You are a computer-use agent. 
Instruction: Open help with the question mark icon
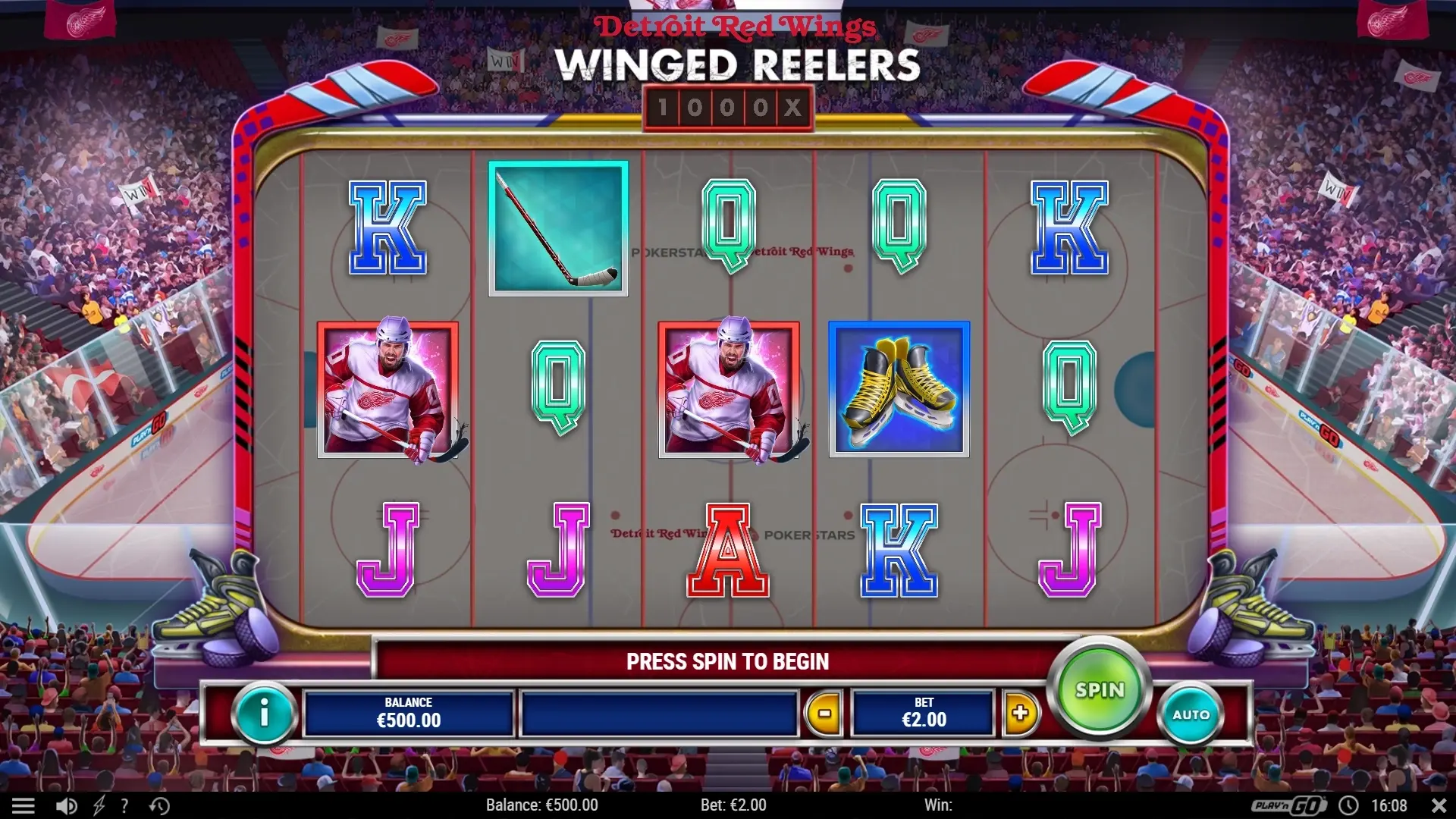(x=124, y=805)
